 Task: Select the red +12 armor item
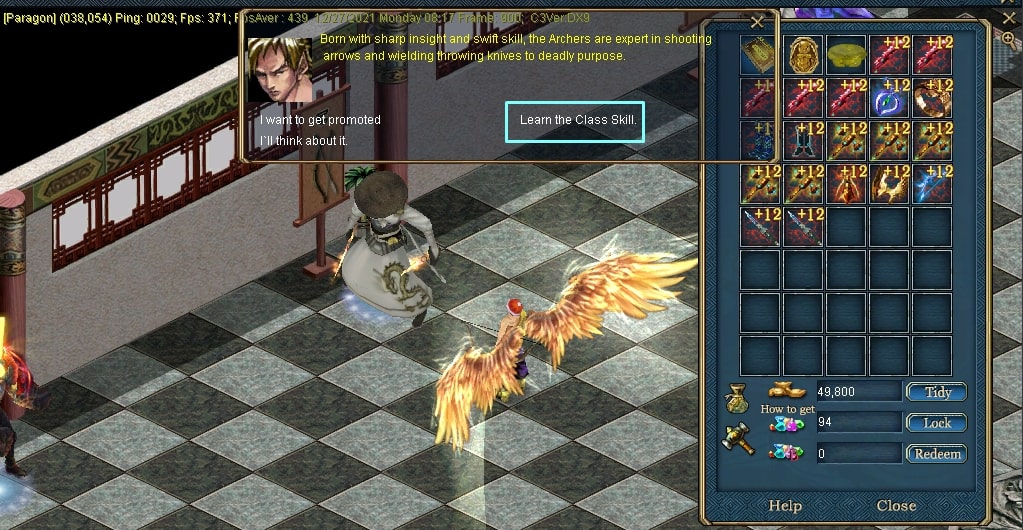point(846,184)
